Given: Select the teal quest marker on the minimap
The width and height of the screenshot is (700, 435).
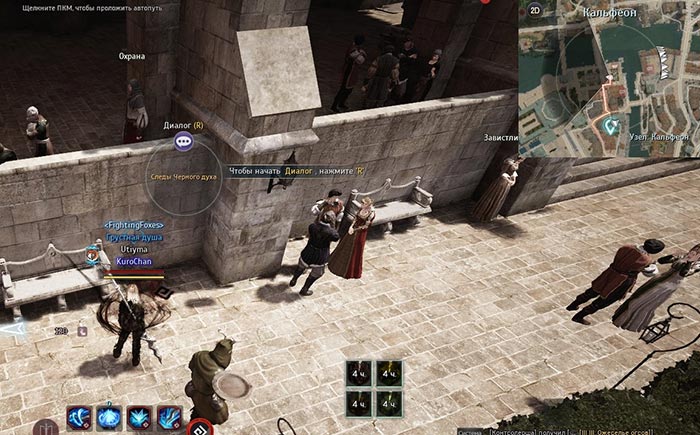Looking at the screenshot, I should pyautogui.click(x=611, y=126).
